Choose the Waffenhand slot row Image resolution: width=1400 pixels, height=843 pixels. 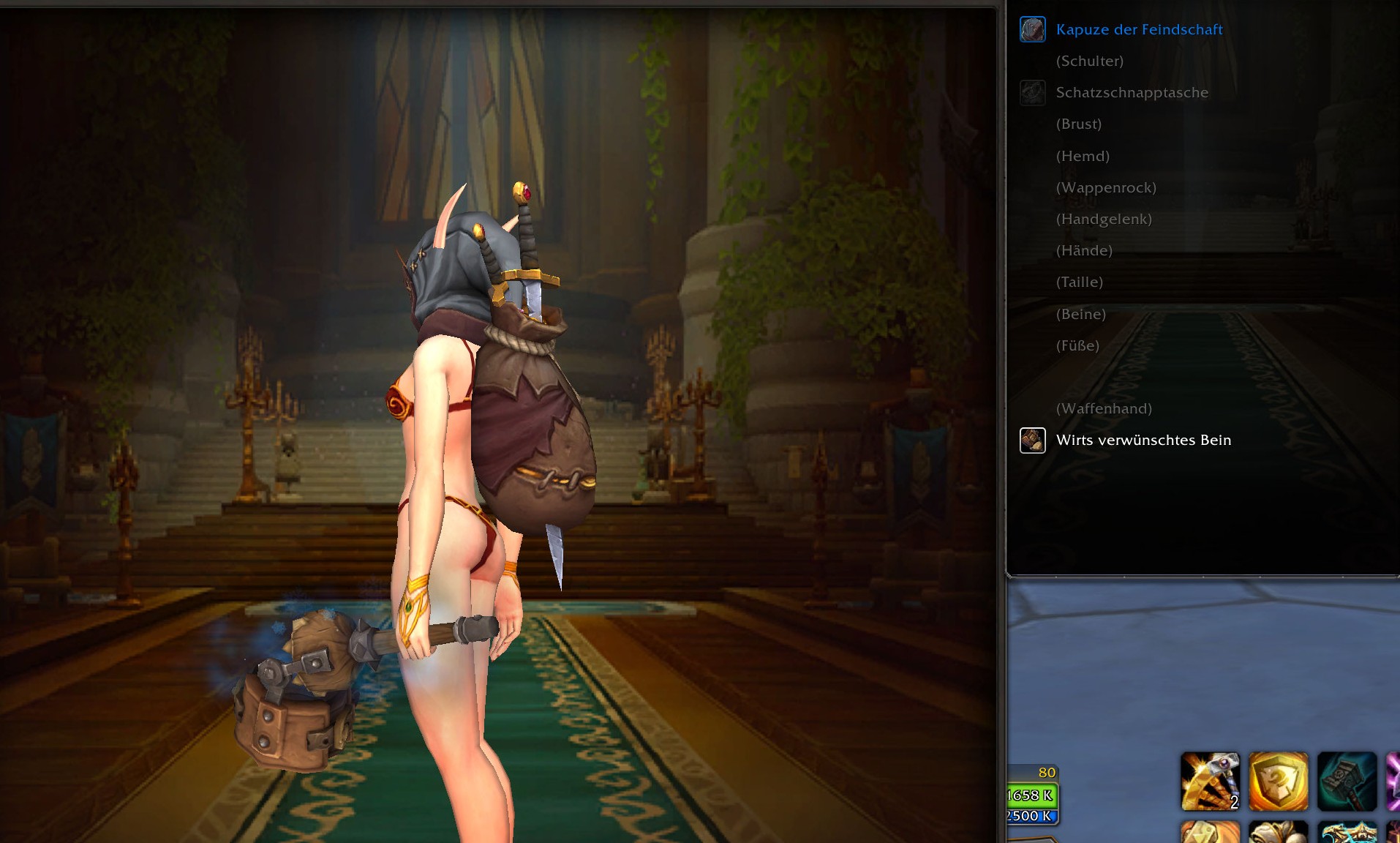(x=1104, y=409)
